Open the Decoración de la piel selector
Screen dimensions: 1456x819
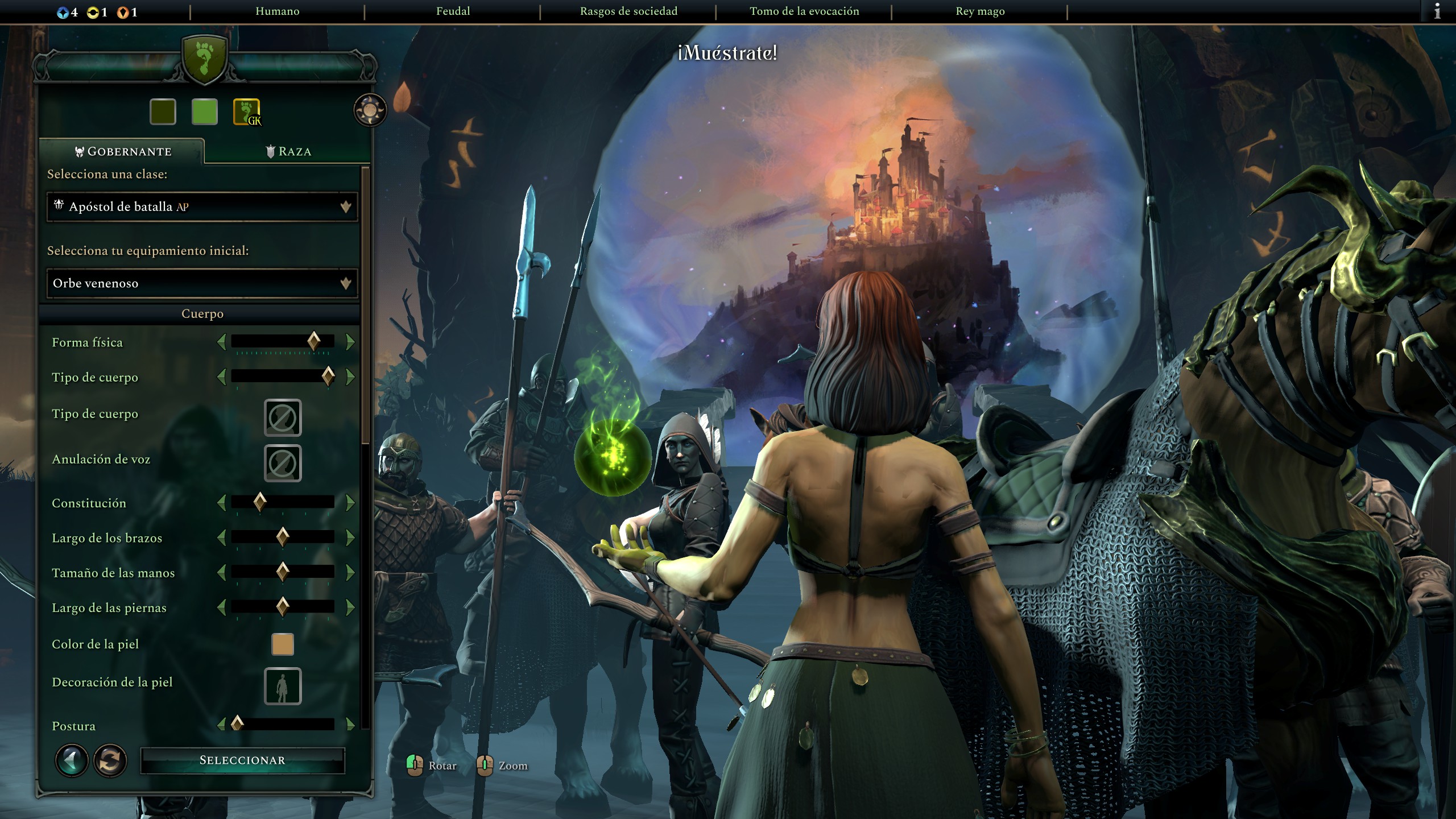283,686
